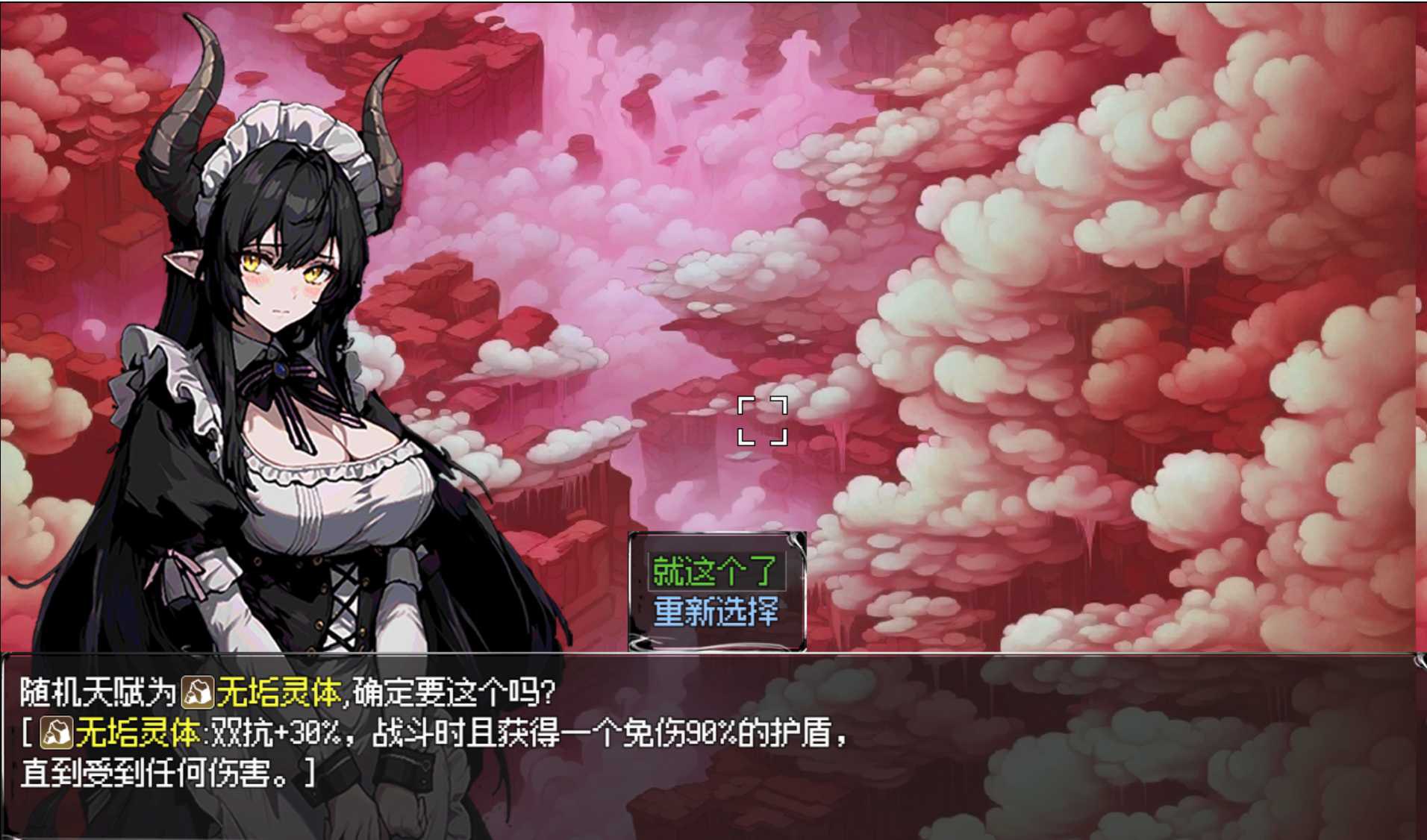Open the choice menu panel above the dialogue
The height and width of the screenshot is (840, 1427).
pyautogui.click(x=716, y=589)
